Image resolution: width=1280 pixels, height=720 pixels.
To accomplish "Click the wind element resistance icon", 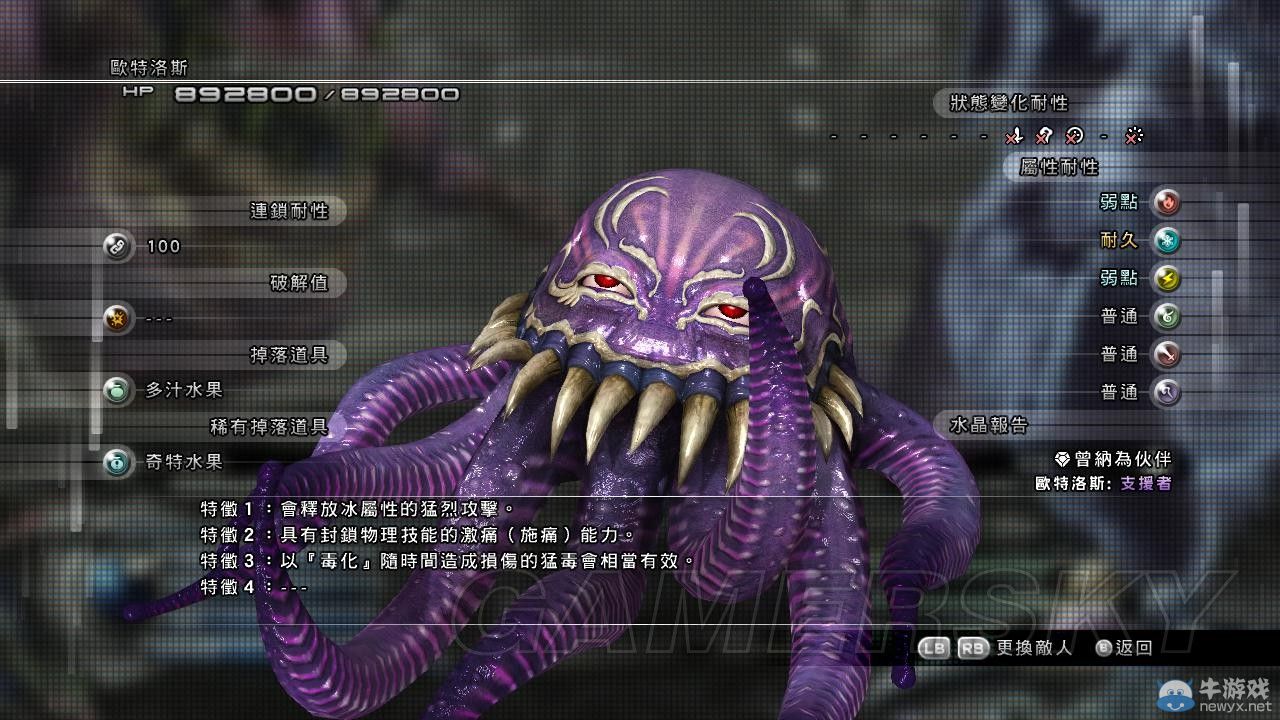I will [1167, 315].
